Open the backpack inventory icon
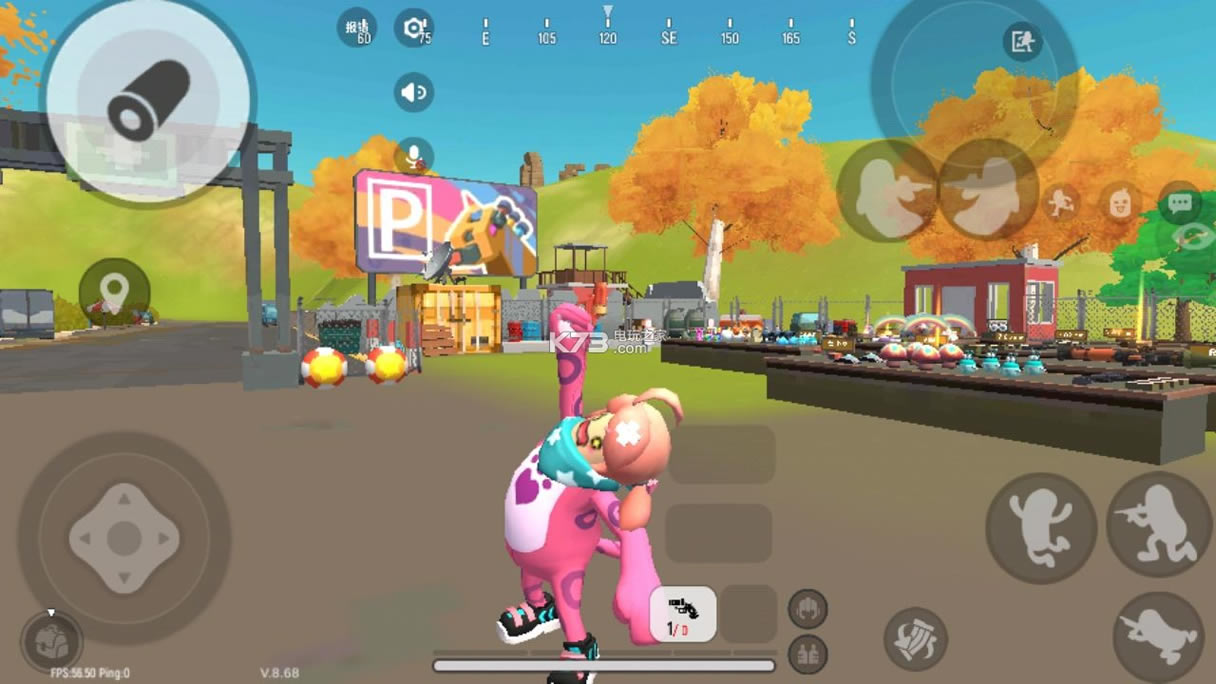The image size is (1216, 684). coord(51,641)
